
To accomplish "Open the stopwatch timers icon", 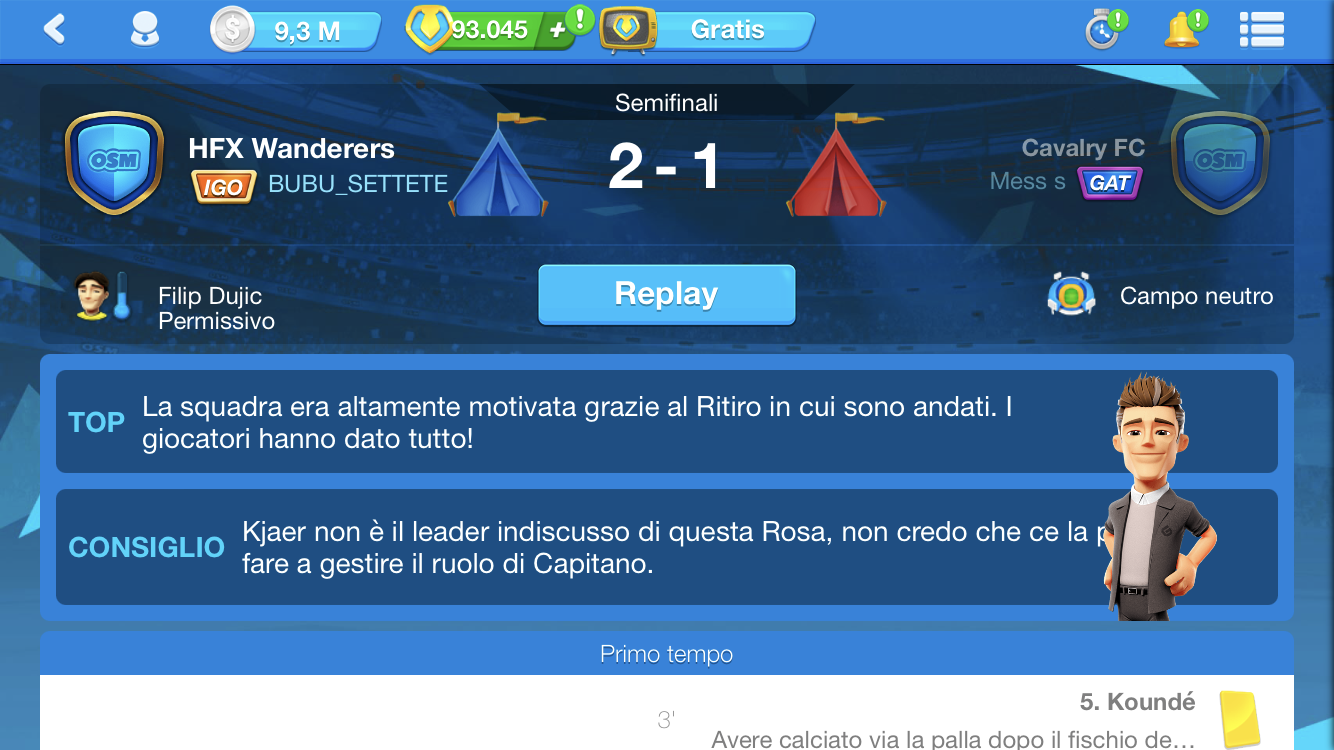I will [x=1103, y=30].
